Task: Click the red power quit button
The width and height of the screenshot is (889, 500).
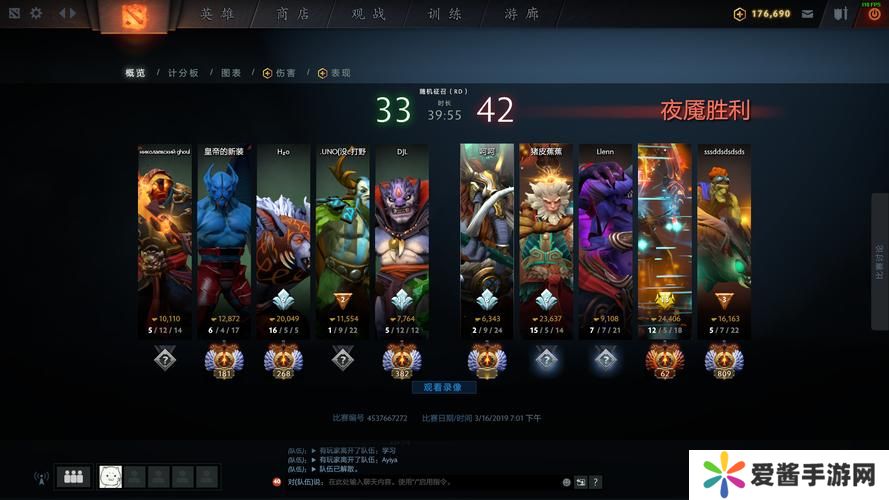Action: [874, 14]
